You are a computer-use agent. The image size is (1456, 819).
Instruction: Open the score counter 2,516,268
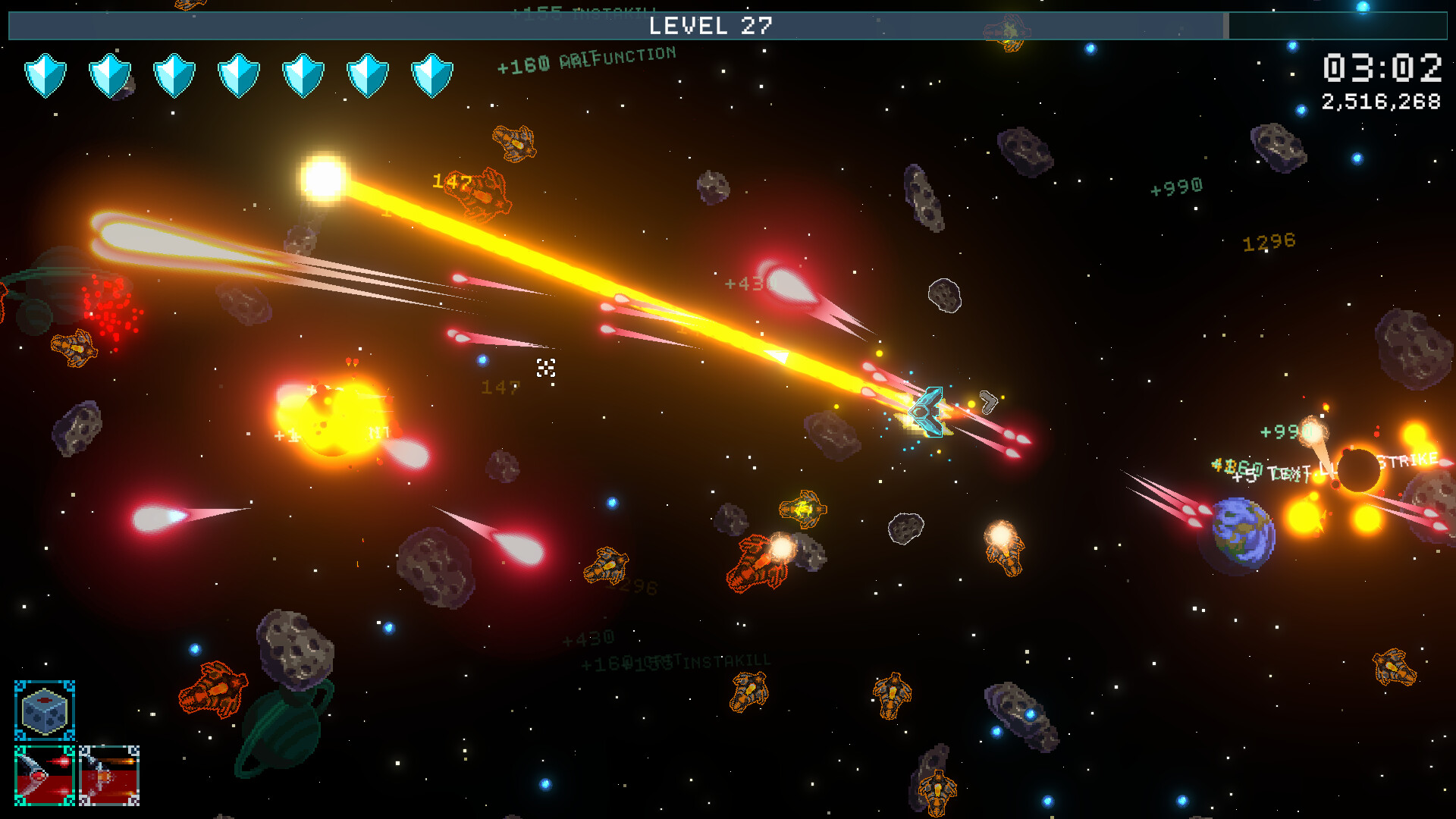[x=1382, y=99]
